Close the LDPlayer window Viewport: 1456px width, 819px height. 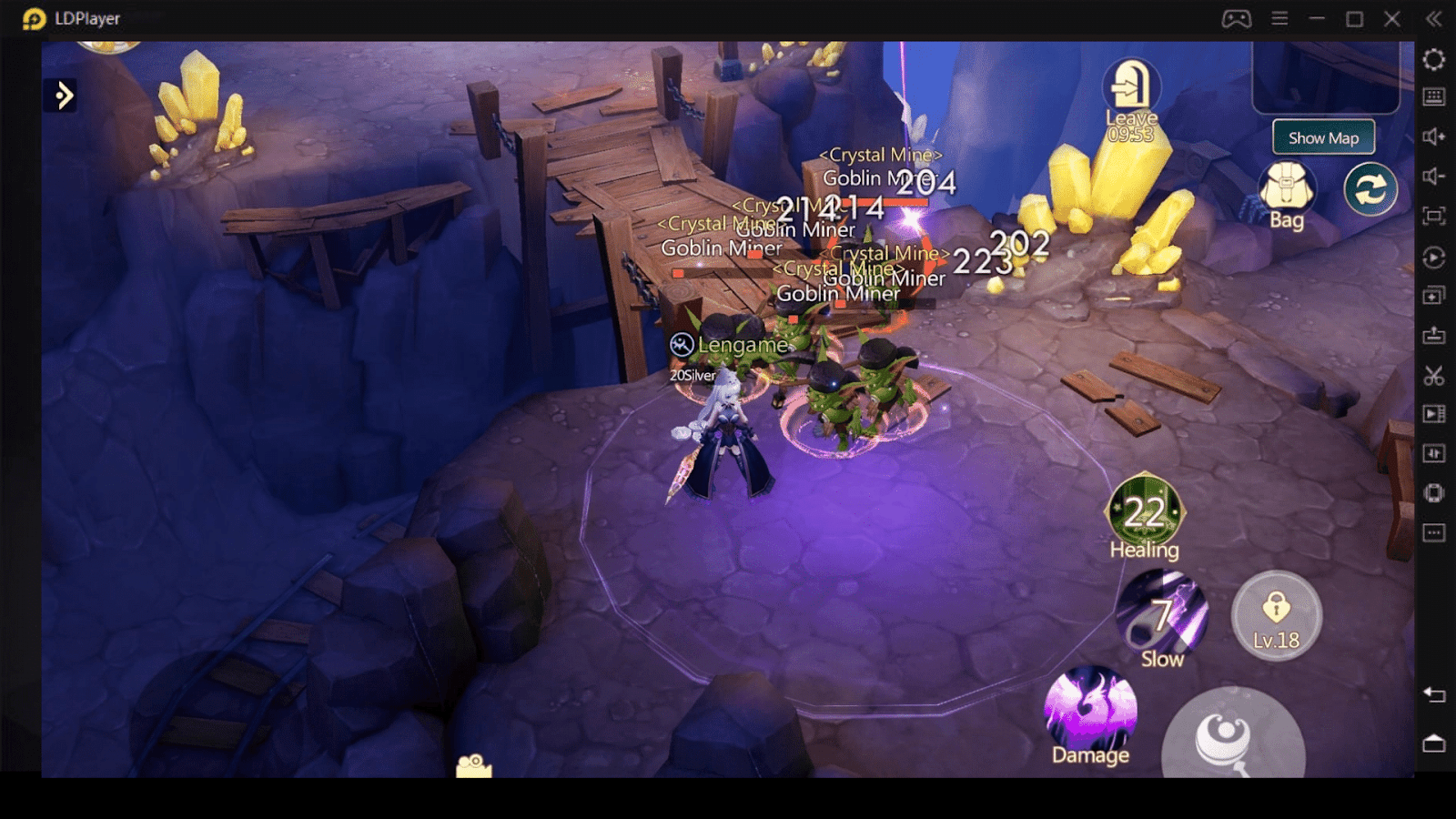1391,18
